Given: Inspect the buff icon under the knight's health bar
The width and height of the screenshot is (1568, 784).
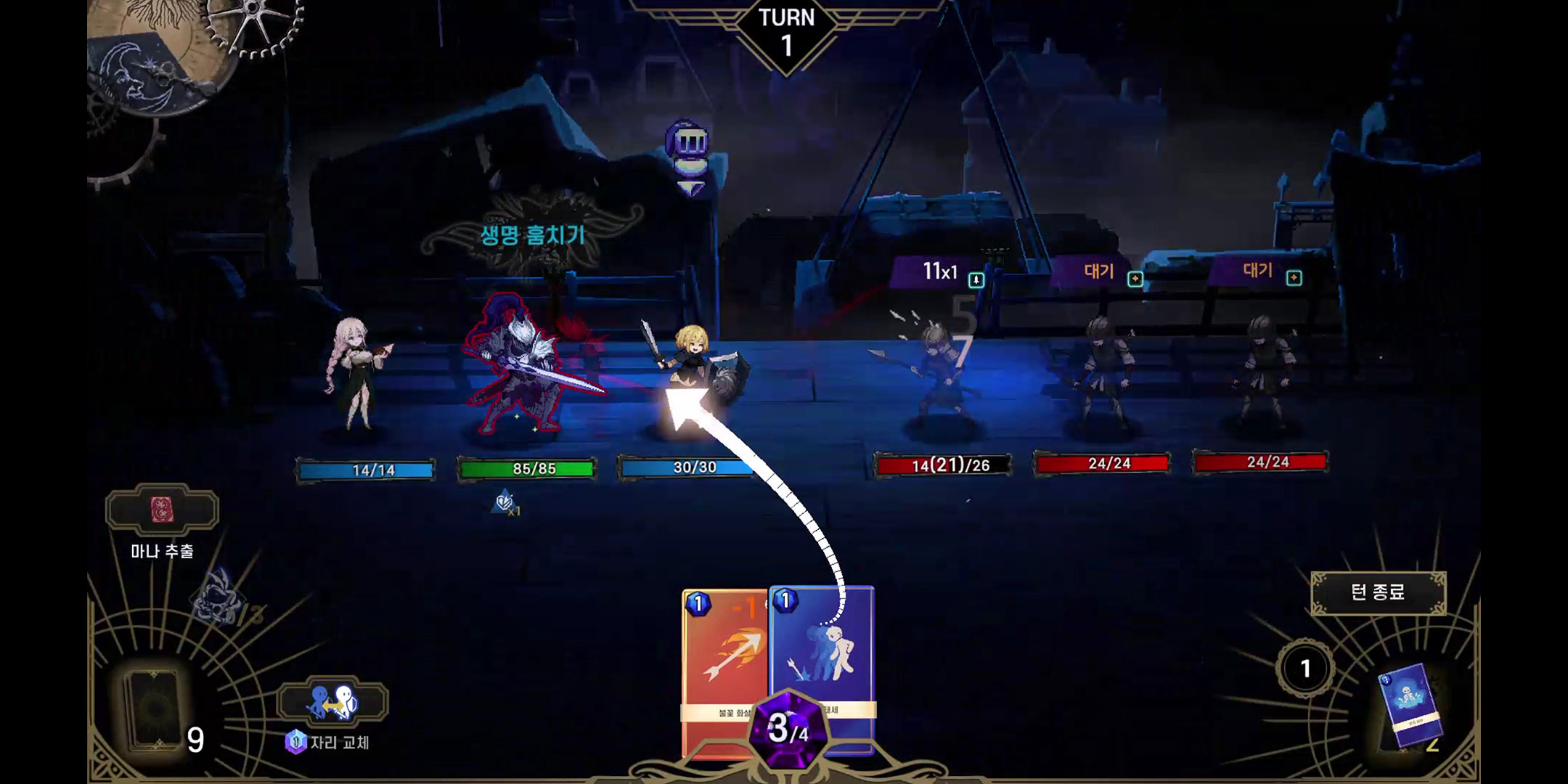Looking at the screenshot, I should 505,502.
